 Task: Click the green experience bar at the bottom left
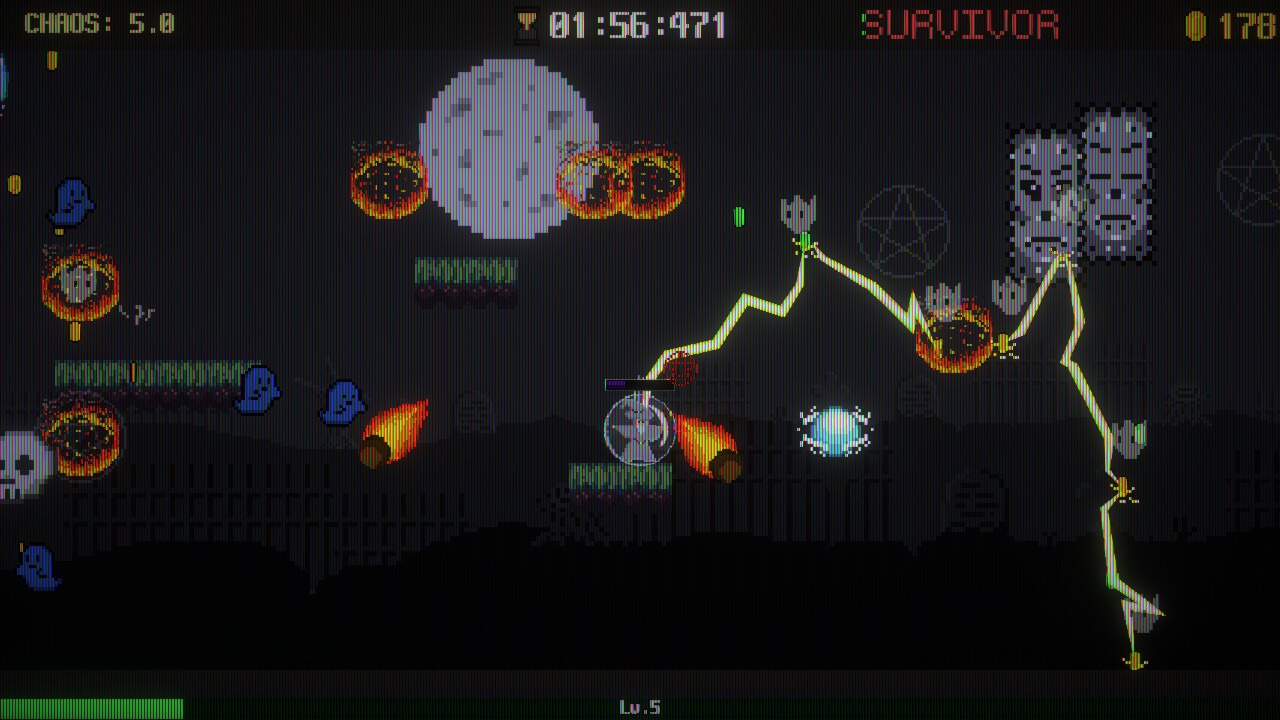click(x=90, y=707)
